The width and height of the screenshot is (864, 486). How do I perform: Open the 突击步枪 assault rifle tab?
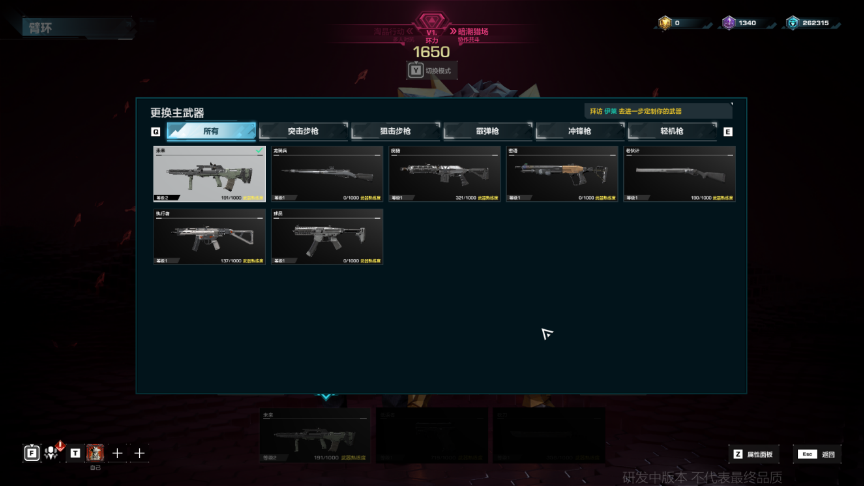[303, 131]
